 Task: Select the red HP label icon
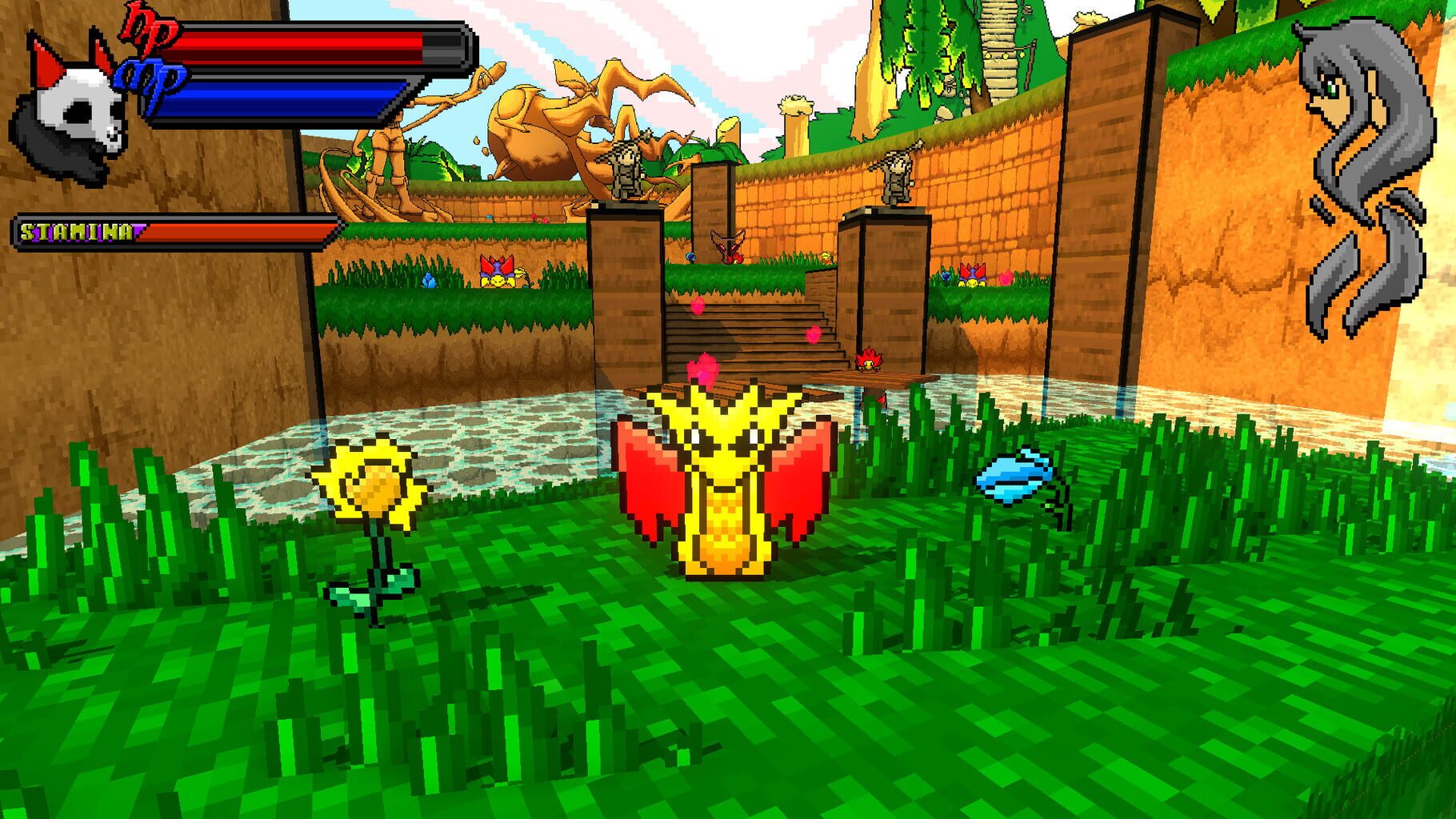pyautogui.click(x=148, y=34)
